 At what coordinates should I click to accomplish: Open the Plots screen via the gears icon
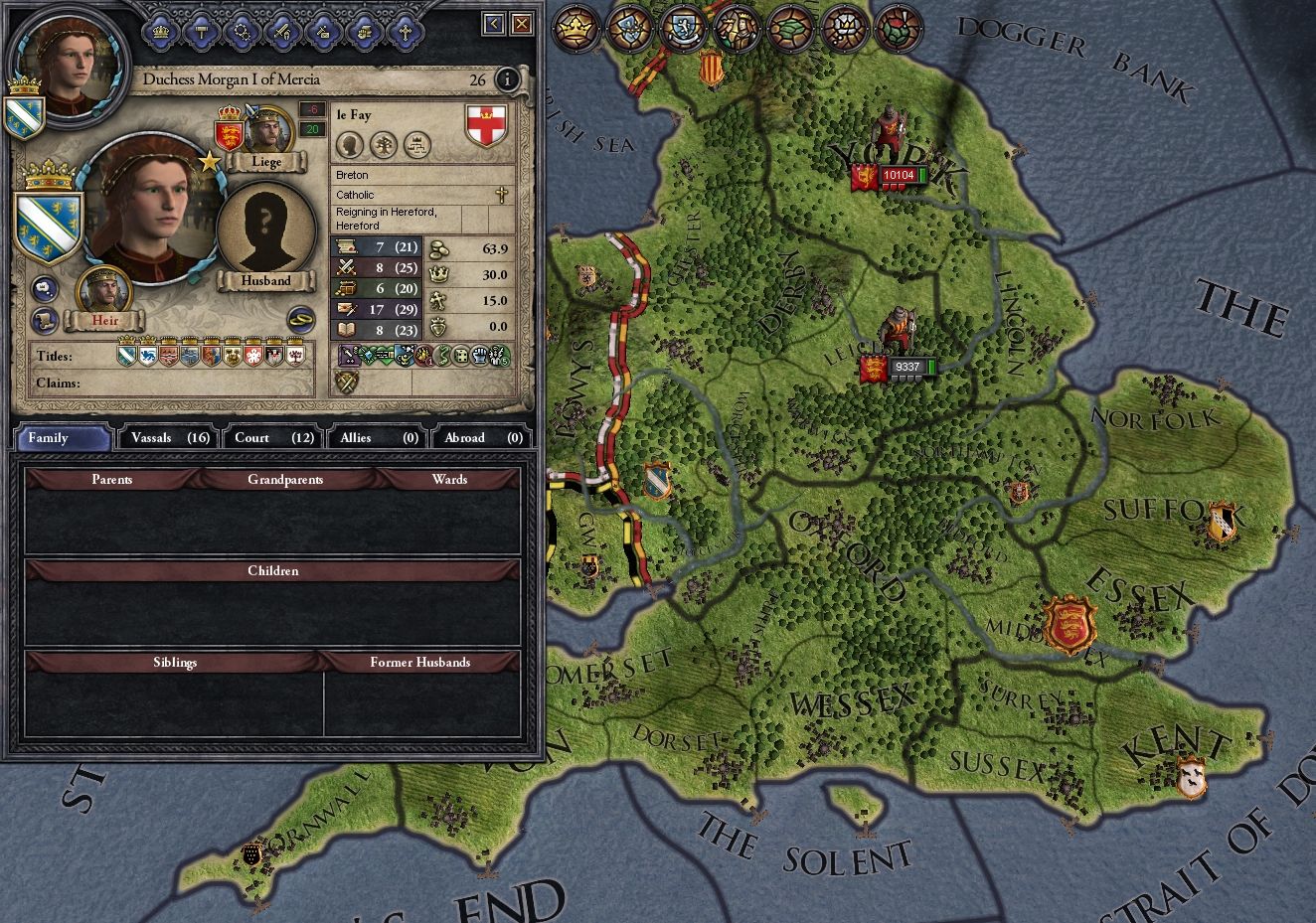tap(242, 32)
